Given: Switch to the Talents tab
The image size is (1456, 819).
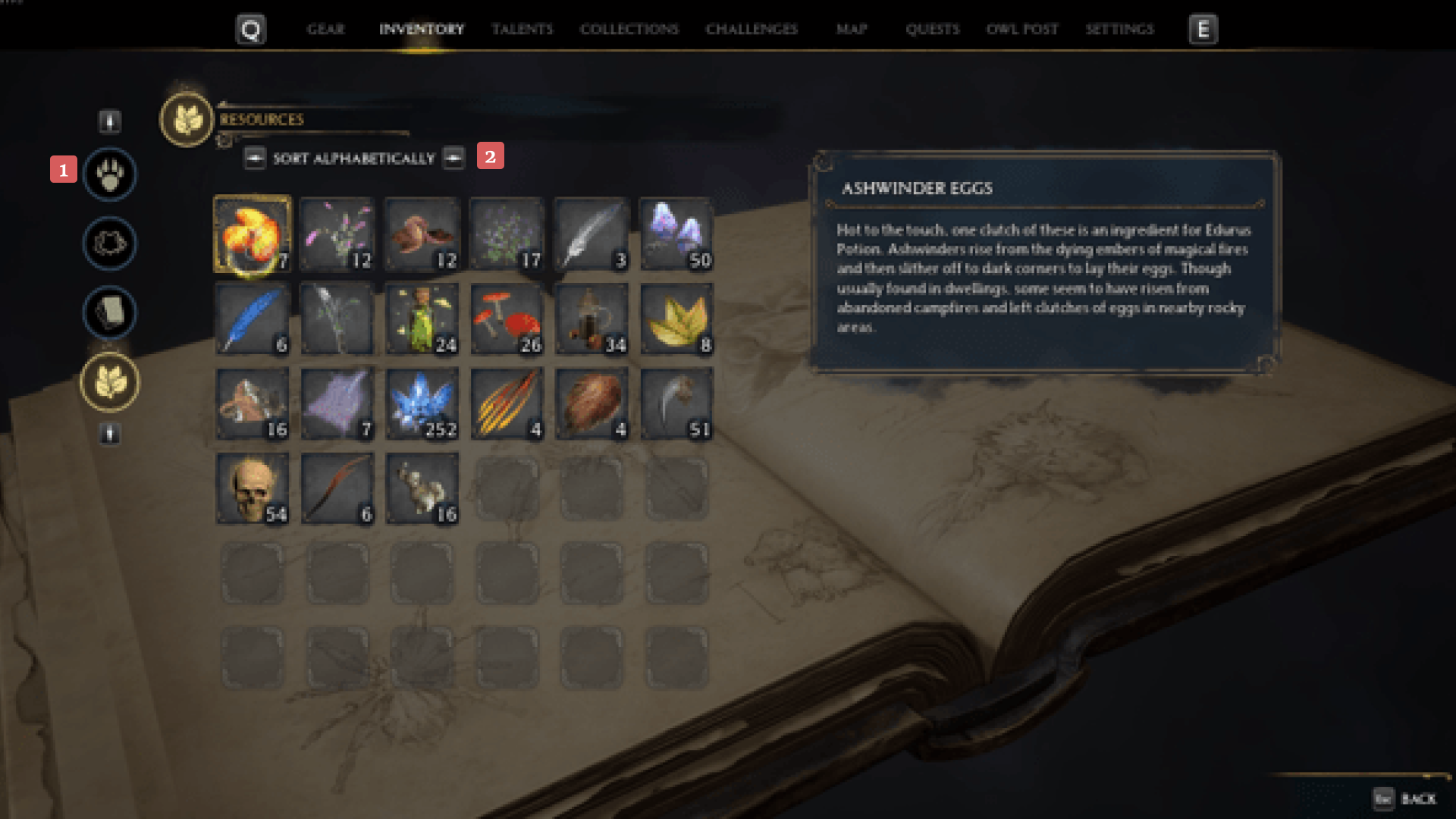Looking at the screenshot, I should pos(522,30).
